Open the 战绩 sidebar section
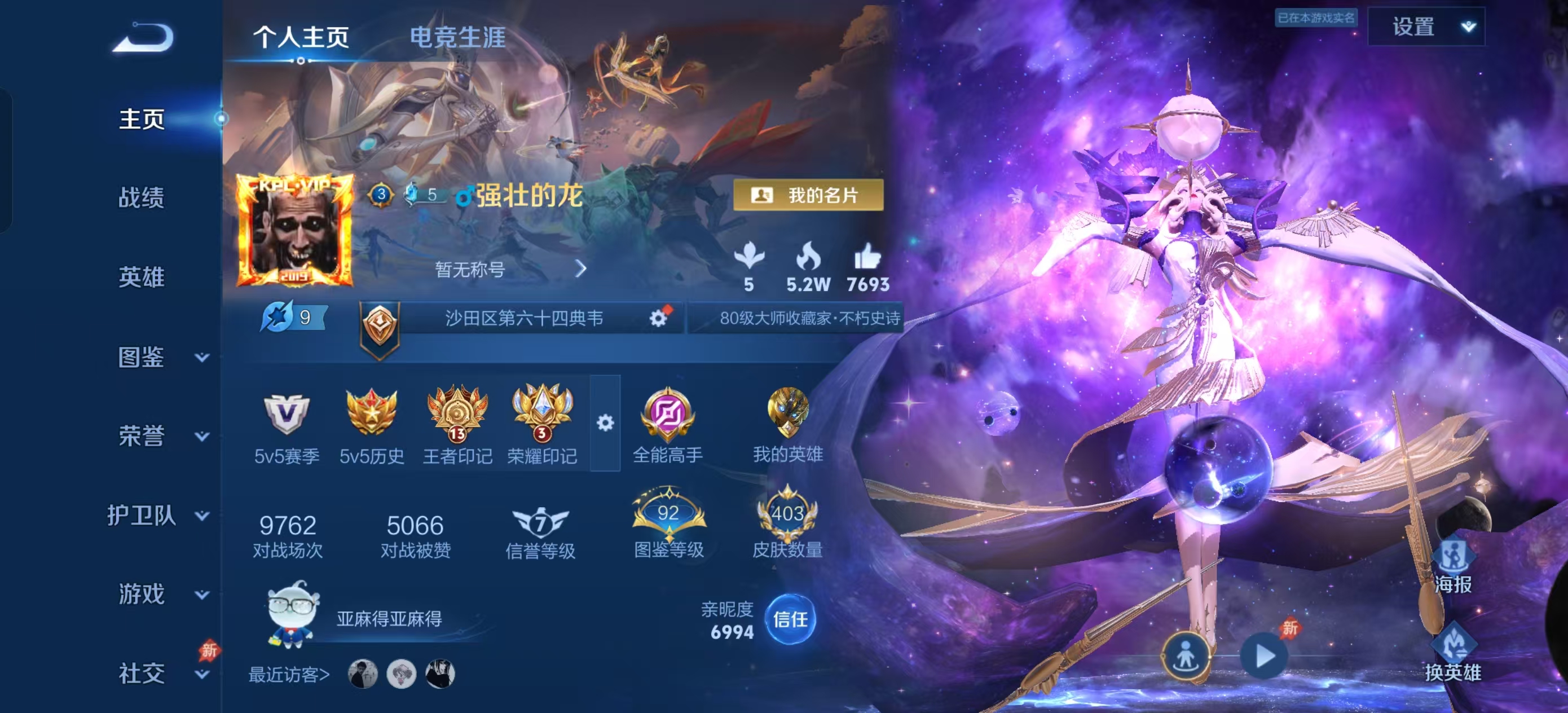The height and width of the screenshot is (713, 1568). (141, 198)
